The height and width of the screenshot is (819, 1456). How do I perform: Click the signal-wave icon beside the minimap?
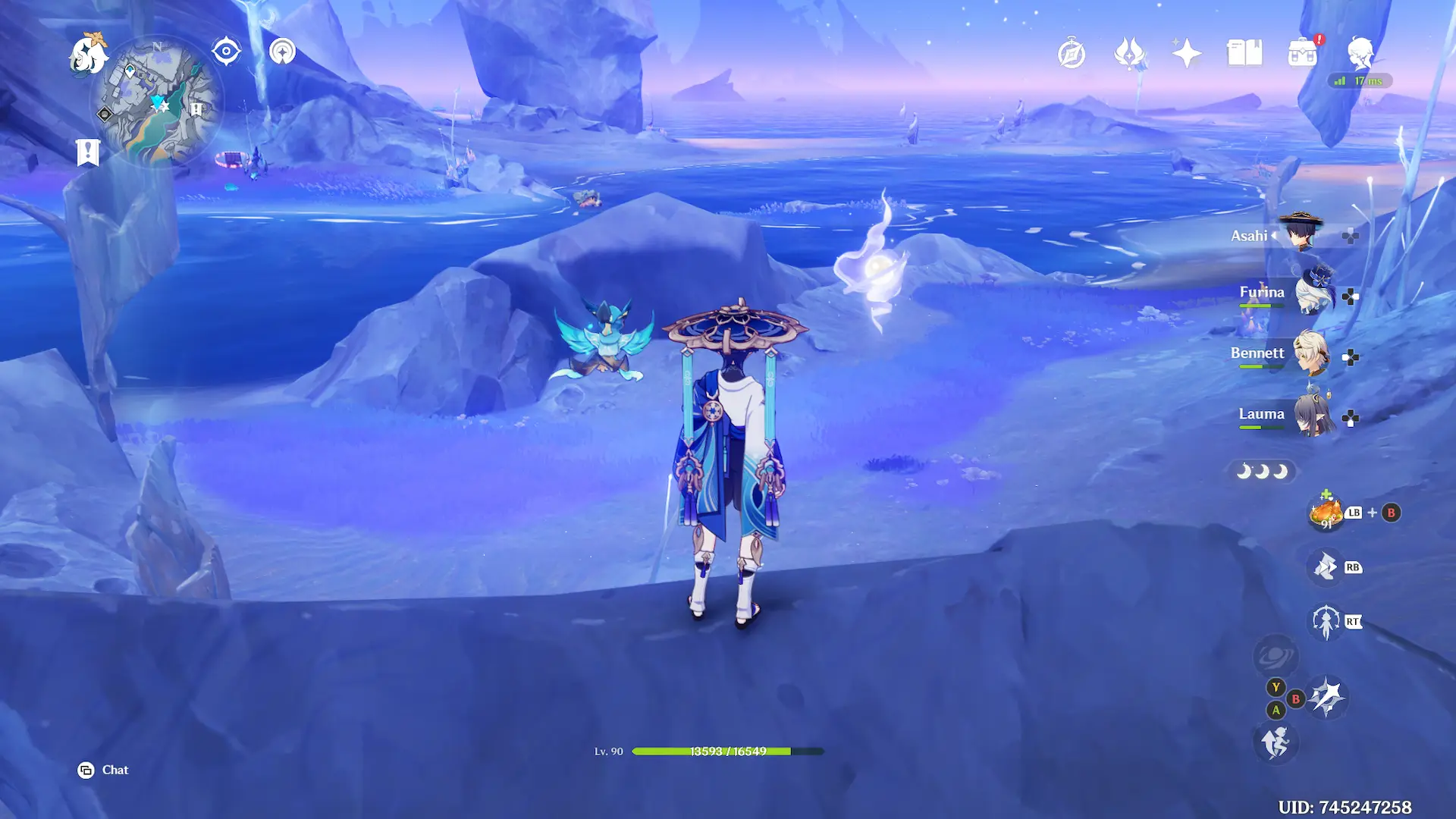(282, 52)
